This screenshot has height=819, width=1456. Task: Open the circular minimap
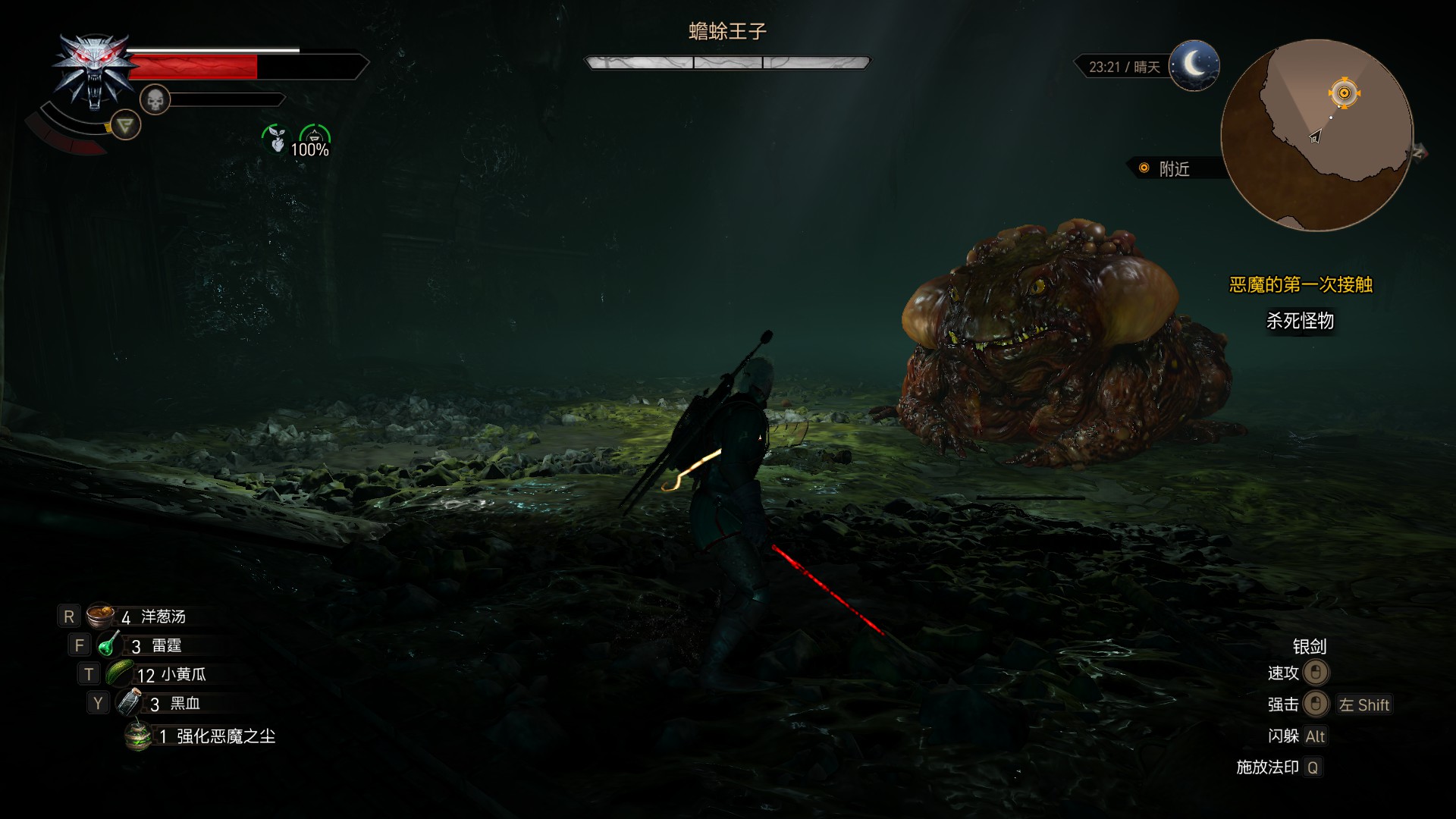(1316, 135)
